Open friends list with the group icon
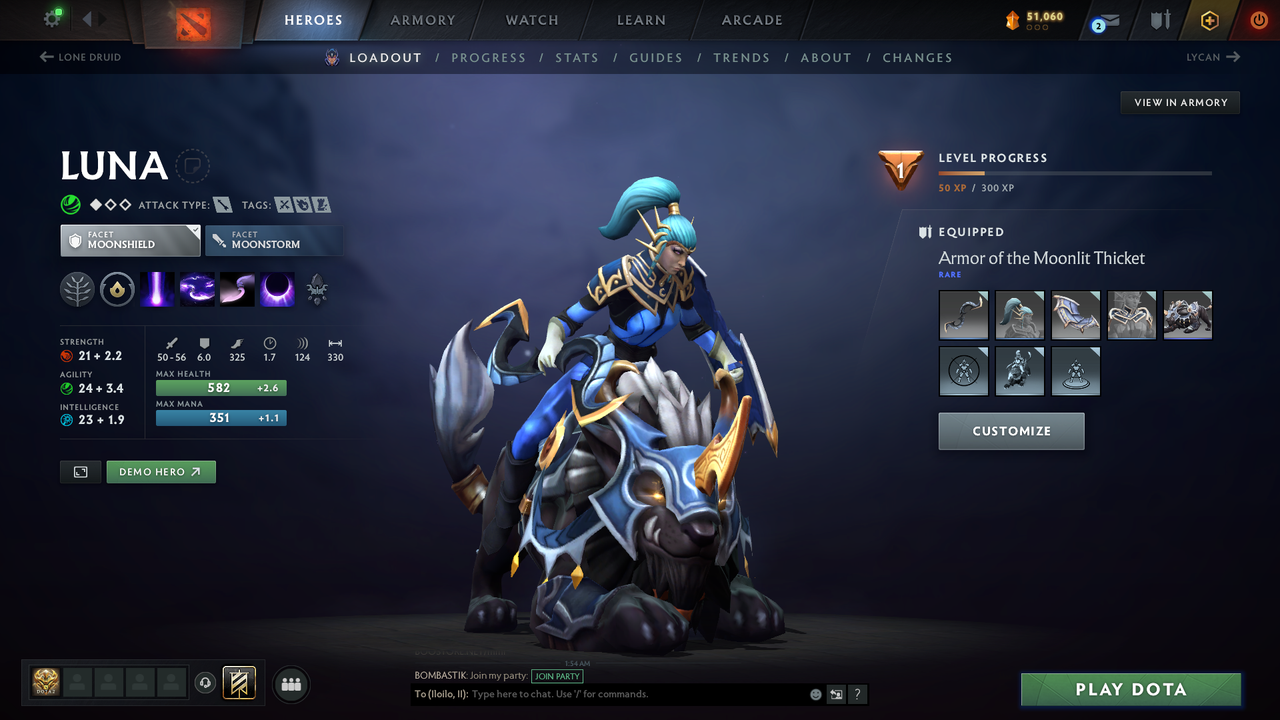1280x720 pixels. 290,684
